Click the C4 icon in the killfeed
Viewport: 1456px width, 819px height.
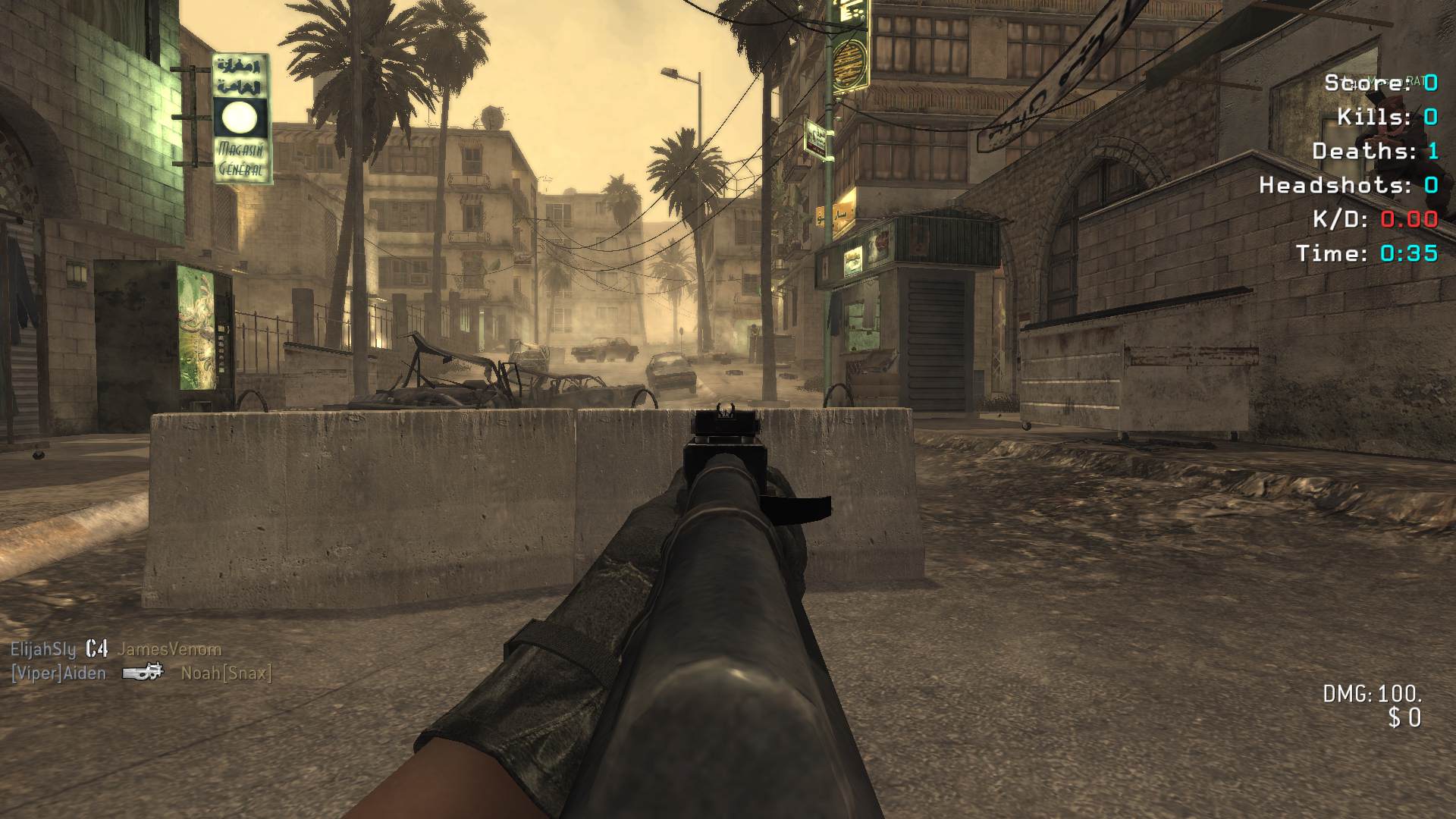(96, 649)
